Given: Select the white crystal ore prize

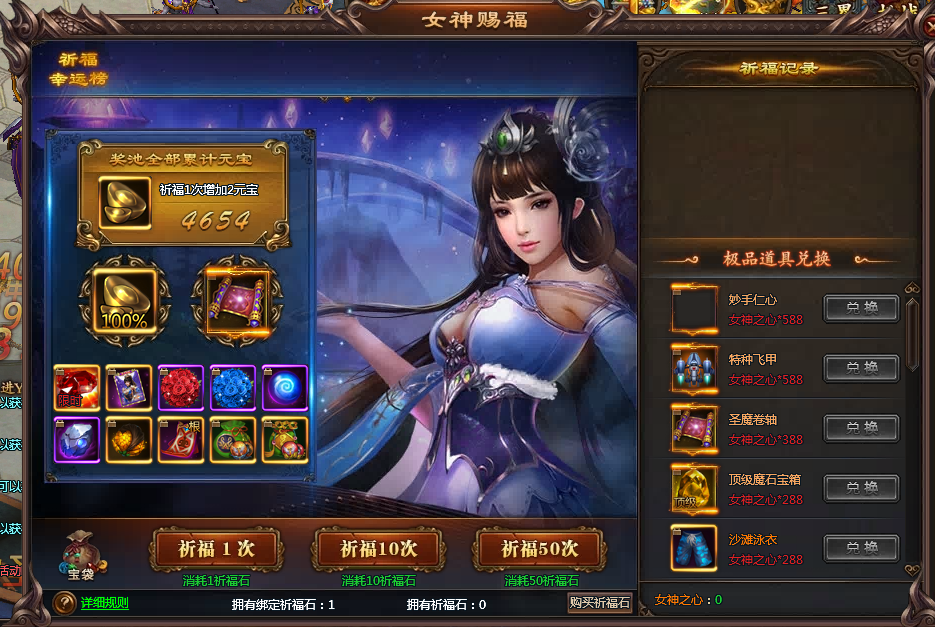Looking at the screenshot, I should pyautogui.click(x=77, y=440).
